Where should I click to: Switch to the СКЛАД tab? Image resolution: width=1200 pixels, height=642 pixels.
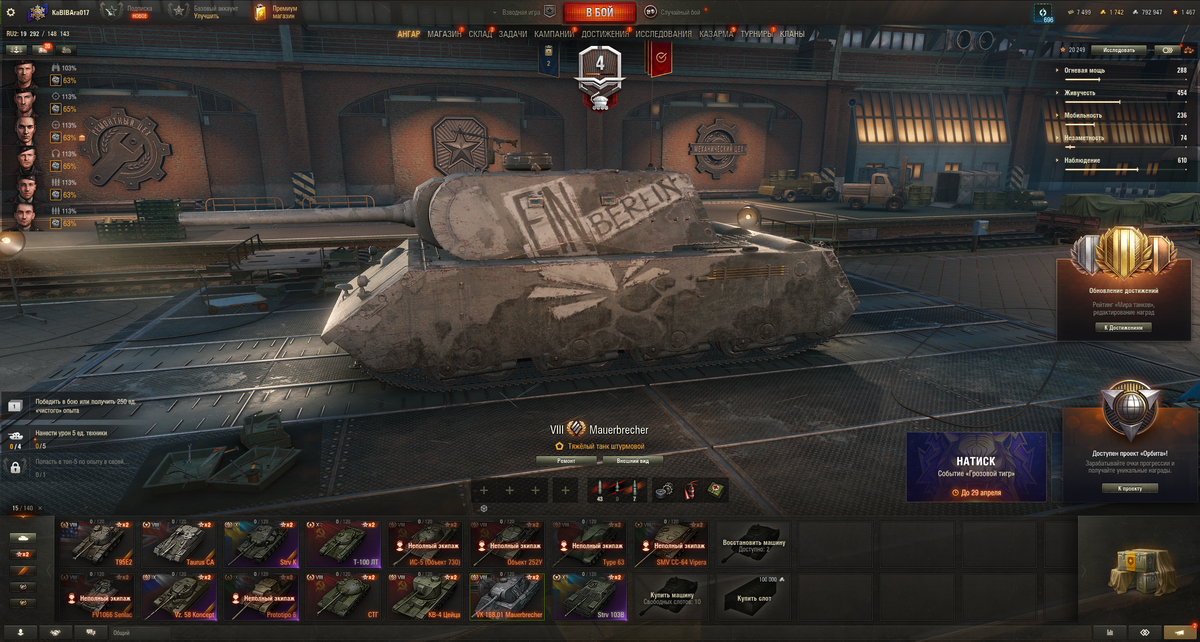pyautogui.click(x=480, y=34)
